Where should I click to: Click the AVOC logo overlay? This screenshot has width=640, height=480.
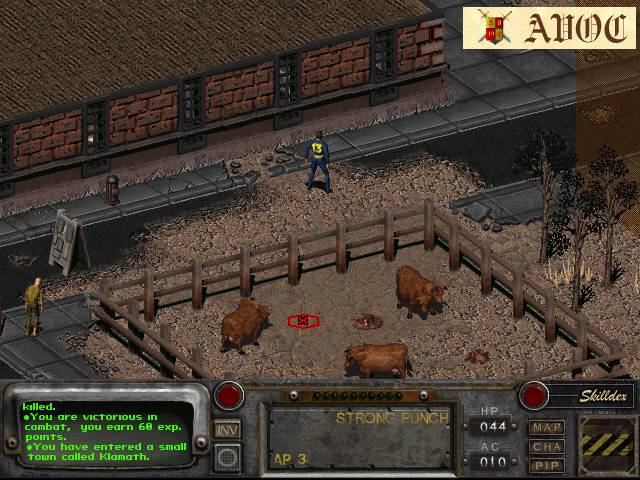pyautogui.click(x=548, y=28)
